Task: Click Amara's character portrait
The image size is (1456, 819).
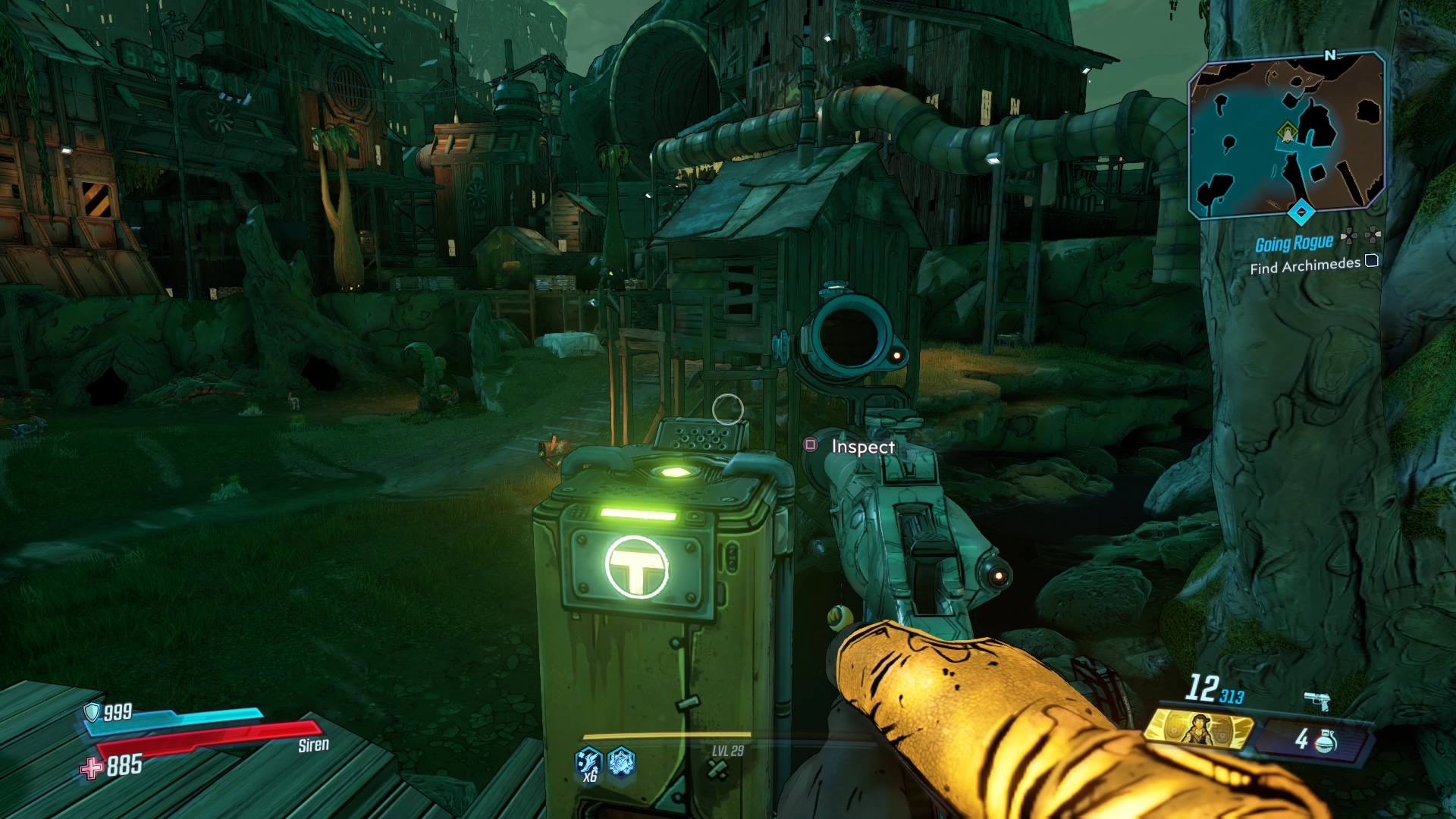Action: coord(1199,730)
